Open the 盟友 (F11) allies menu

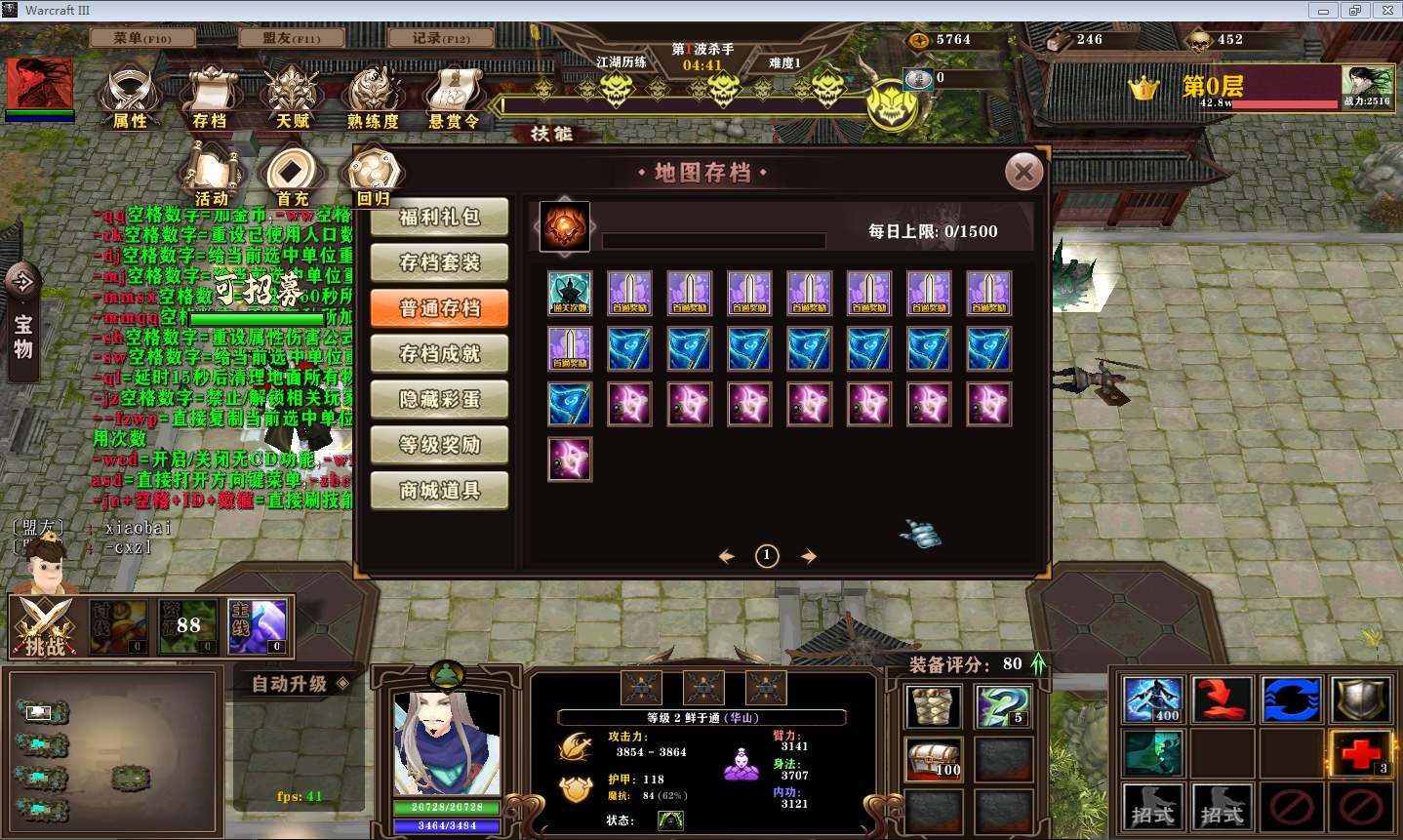(x=291, y=38)
